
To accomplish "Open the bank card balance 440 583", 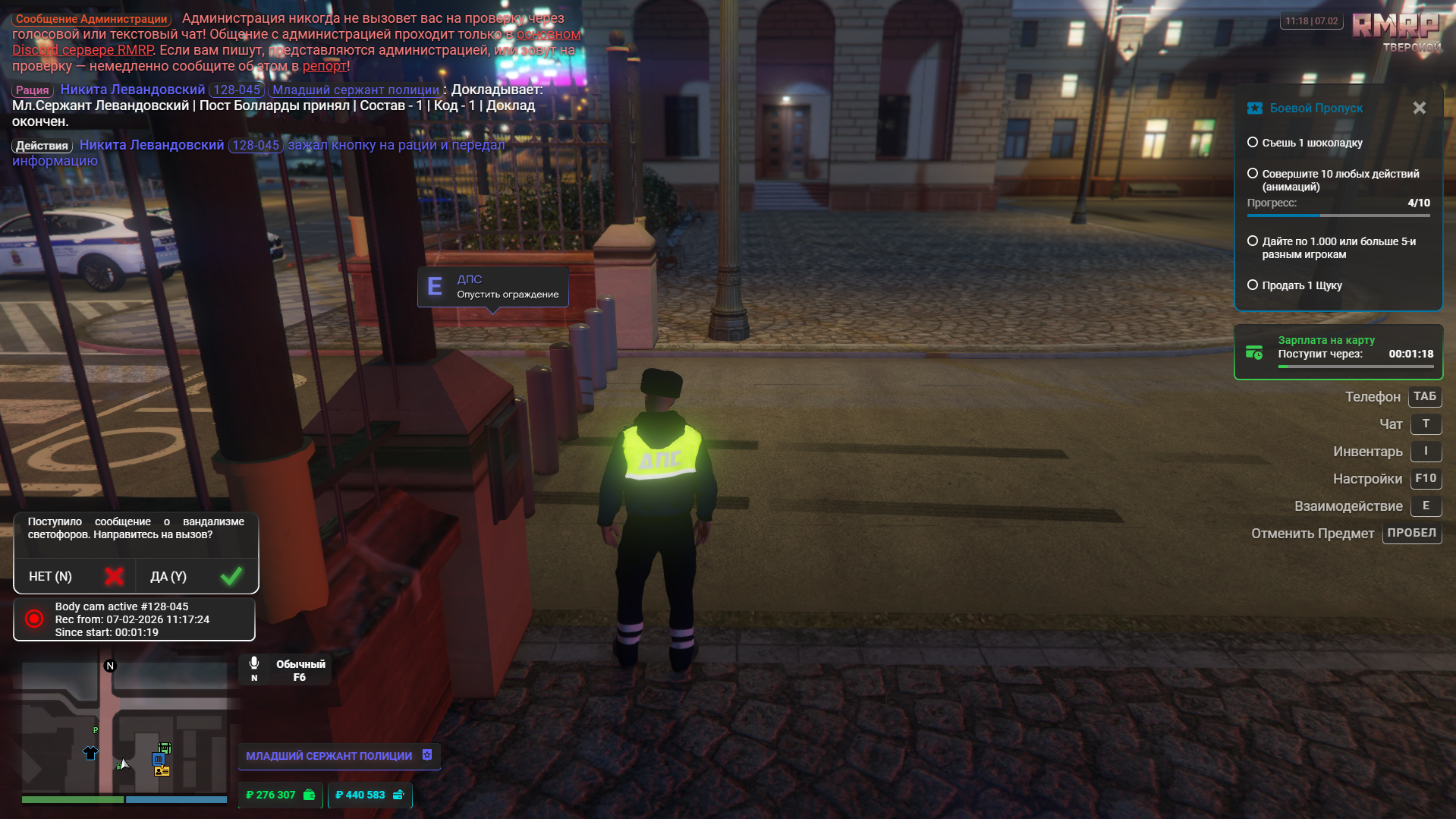I will click(x=370, y=795).
